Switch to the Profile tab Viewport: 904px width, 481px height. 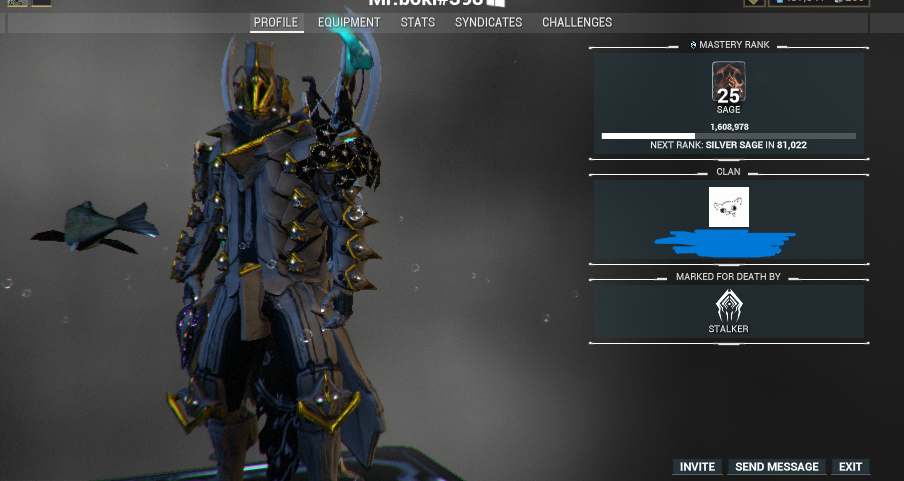[x=276, y=22]
